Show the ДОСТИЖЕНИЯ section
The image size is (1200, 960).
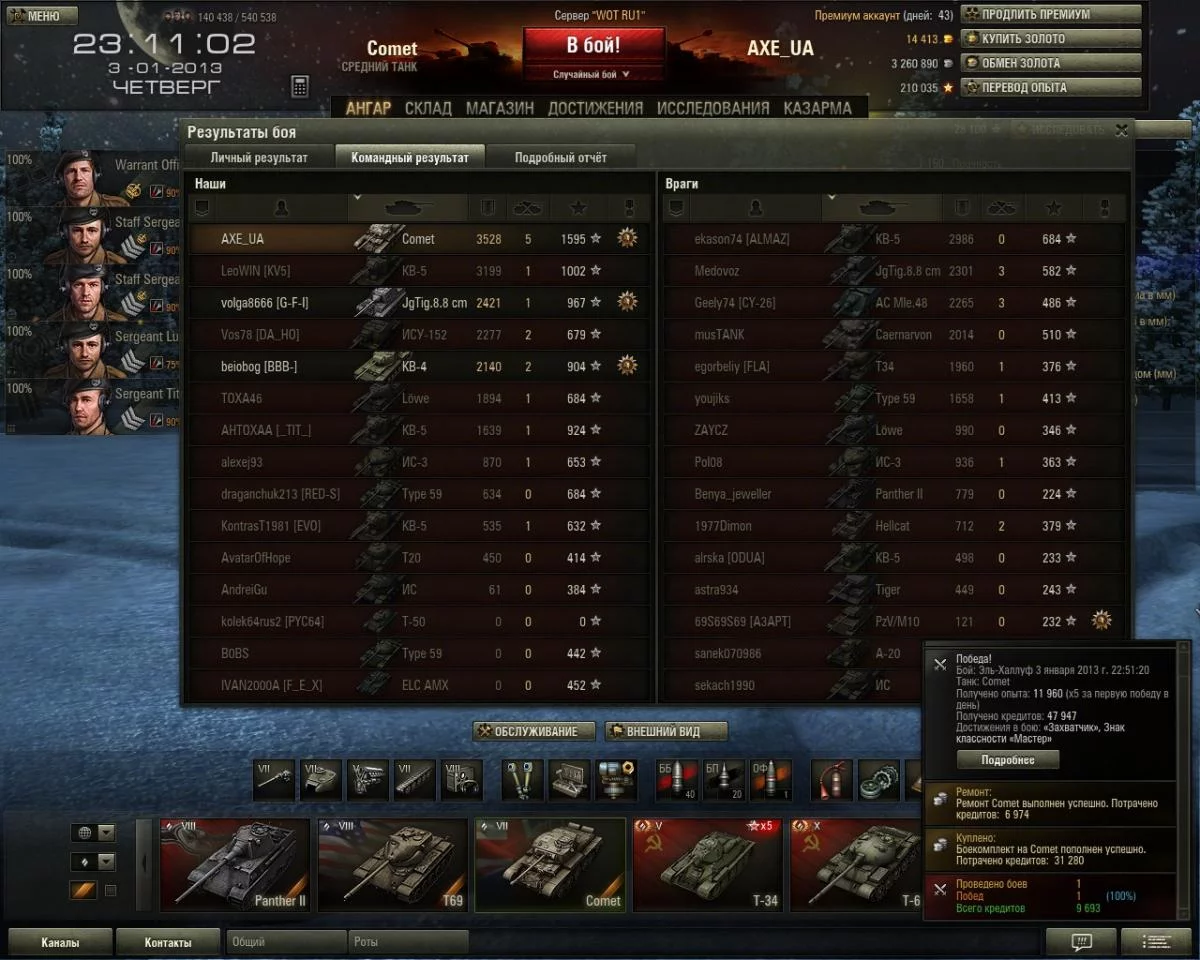[595, 108]
